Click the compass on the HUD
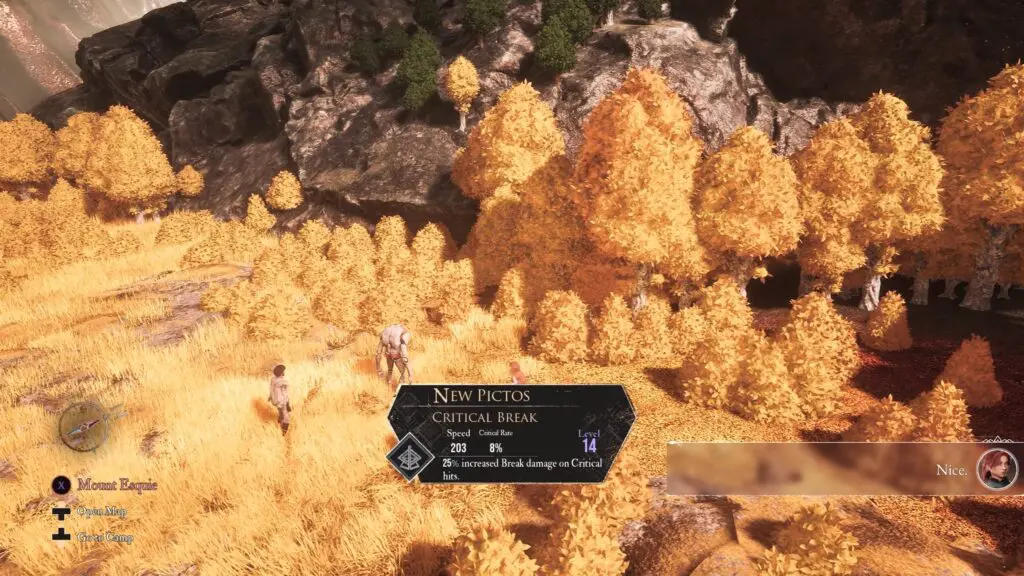 click(x=85, y=427)
